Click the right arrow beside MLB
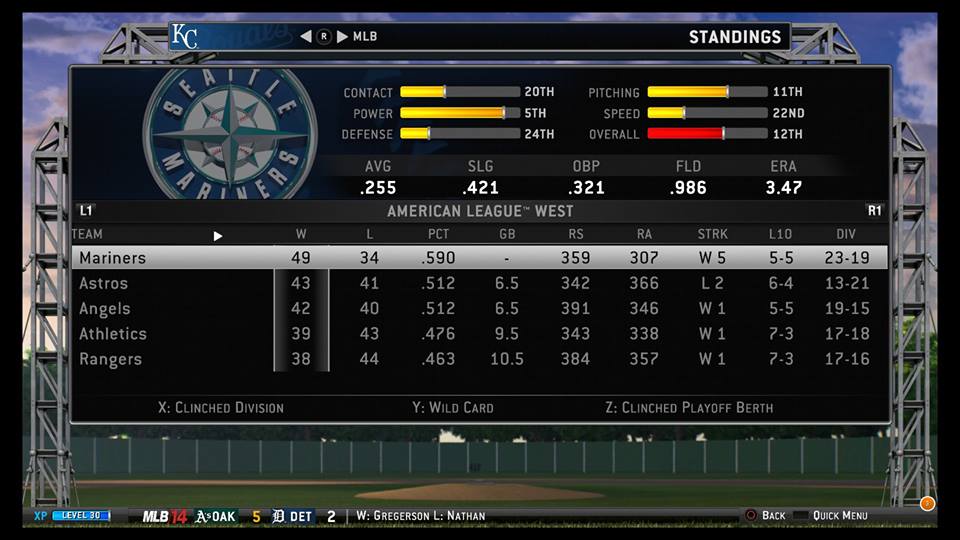 [343, 37]
